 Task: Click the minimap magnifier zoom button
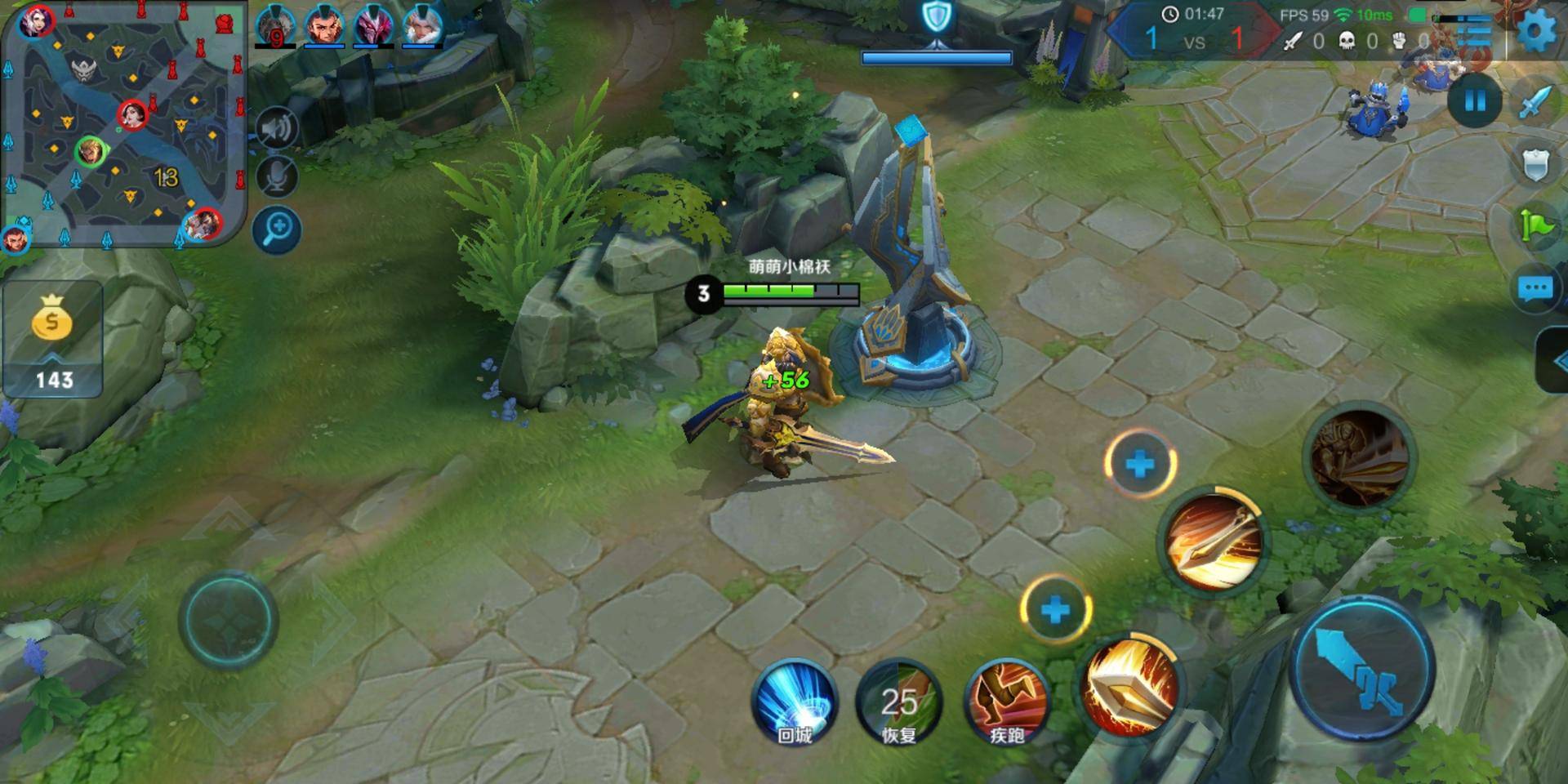click(277, 229)
